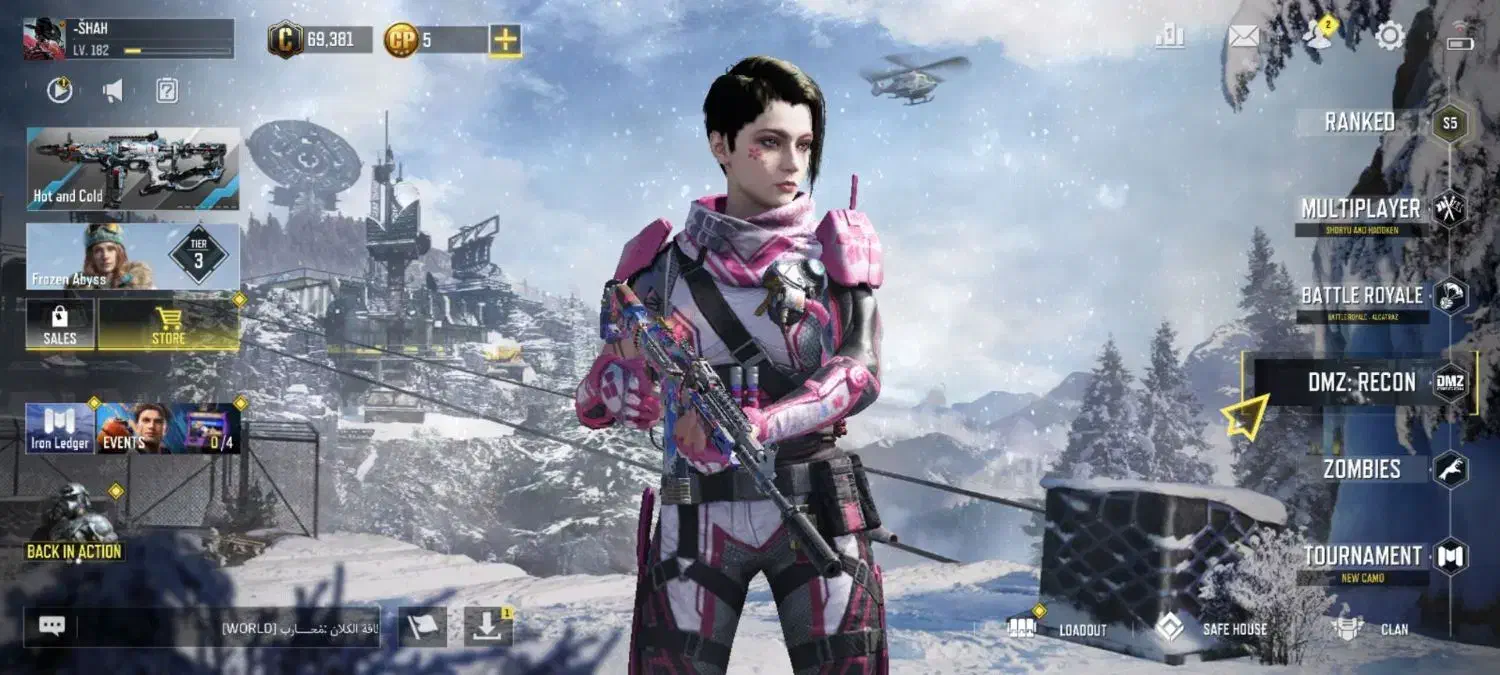Open the Ranked mode

click(1360, 122)
